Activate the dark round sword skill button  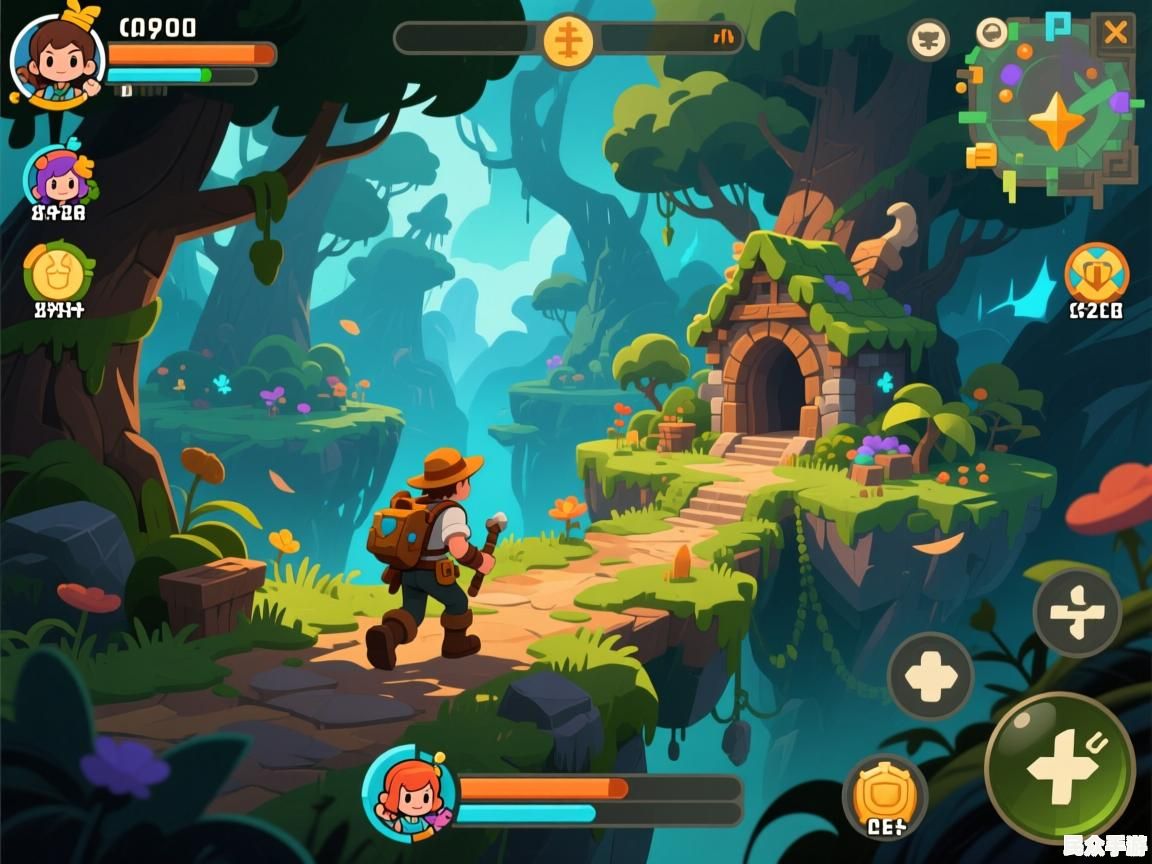coord(1076,612)
